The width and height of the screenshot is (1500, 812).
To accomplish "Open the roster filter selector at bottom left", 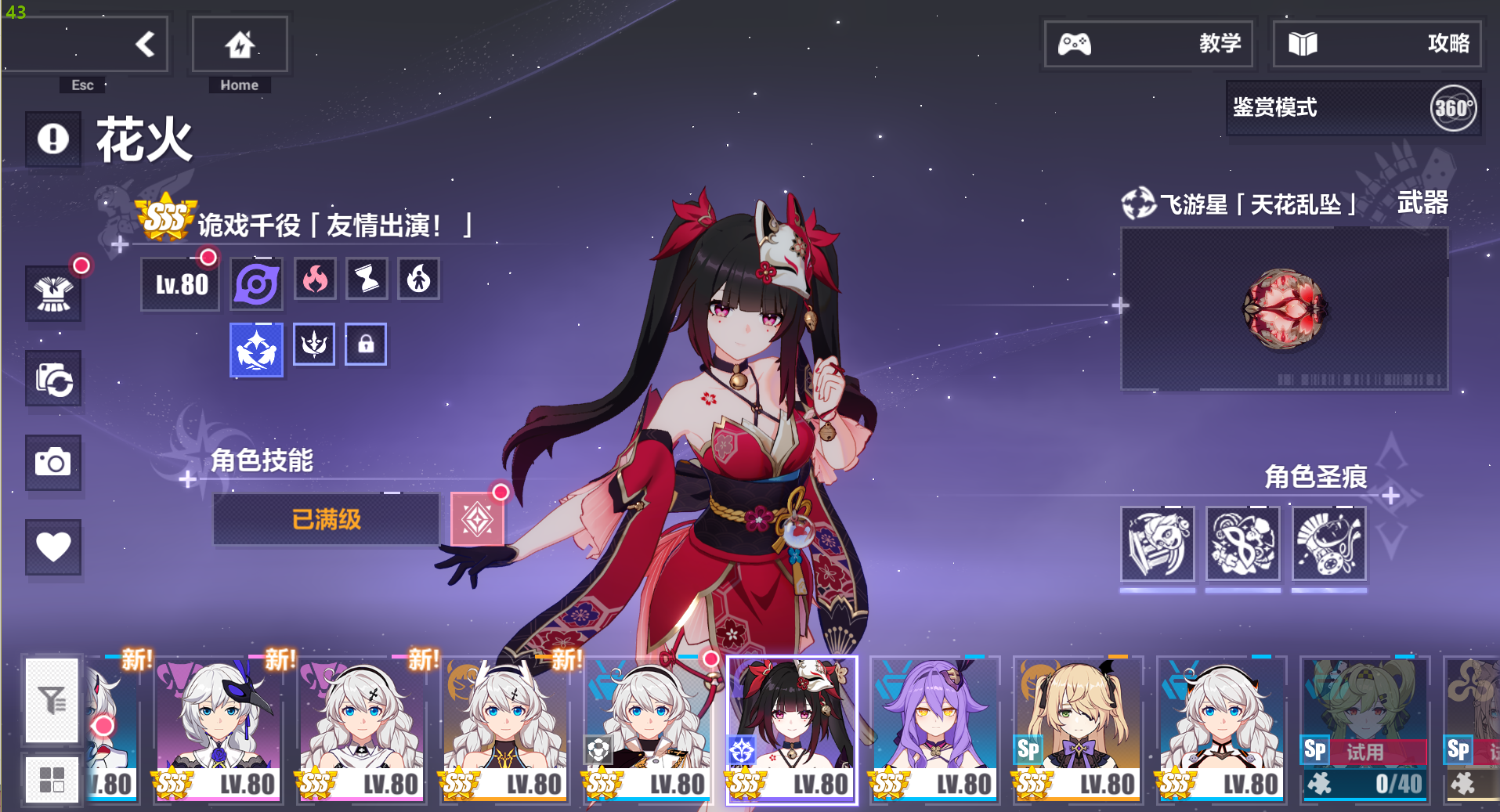I will [52, 699].
